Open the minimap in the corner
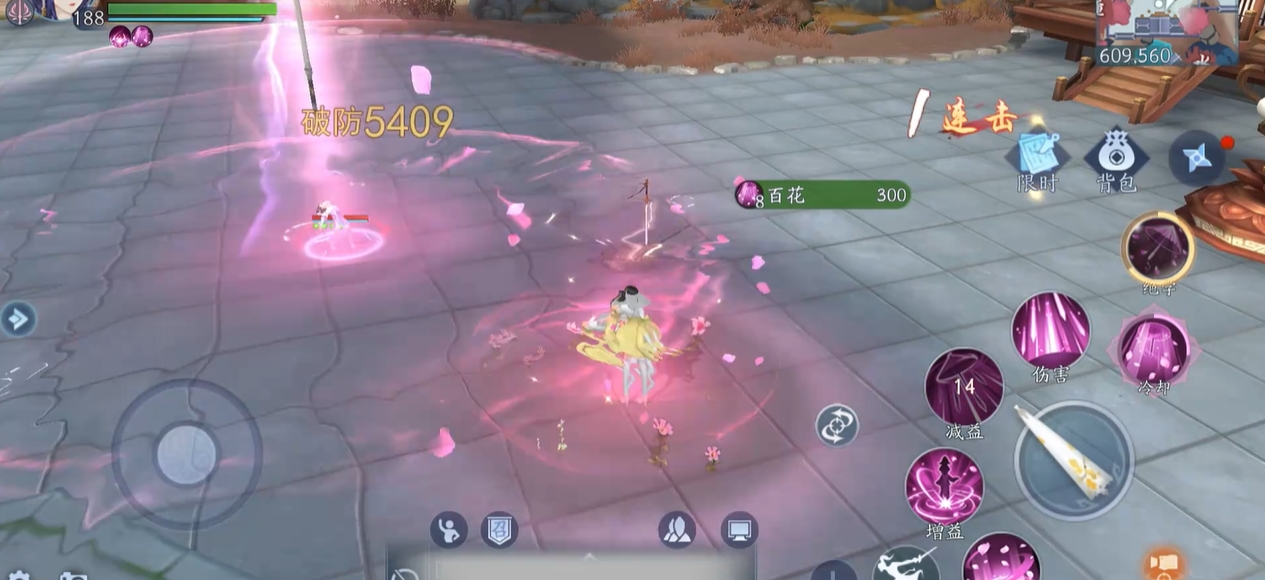Viewport: 1265px width, 580px height. click(x=1167, y=32)
